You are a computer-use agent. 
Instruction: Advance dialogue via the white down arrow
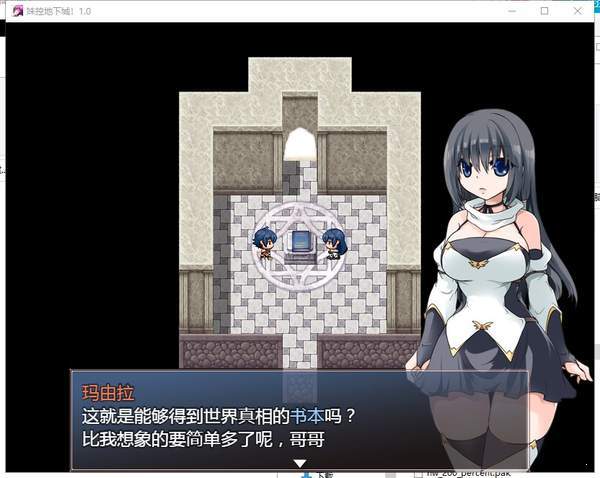[298, 463]
